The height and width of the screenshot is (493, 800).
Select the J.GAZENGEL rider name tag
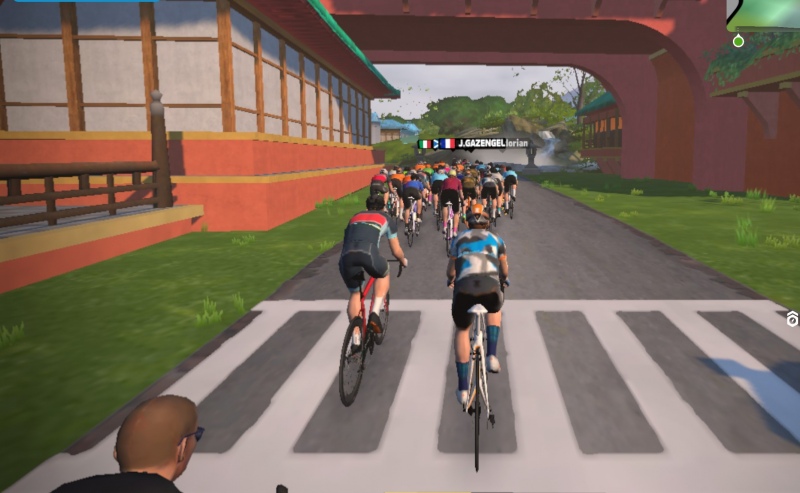pyautogui.click(x=477, y=144)
